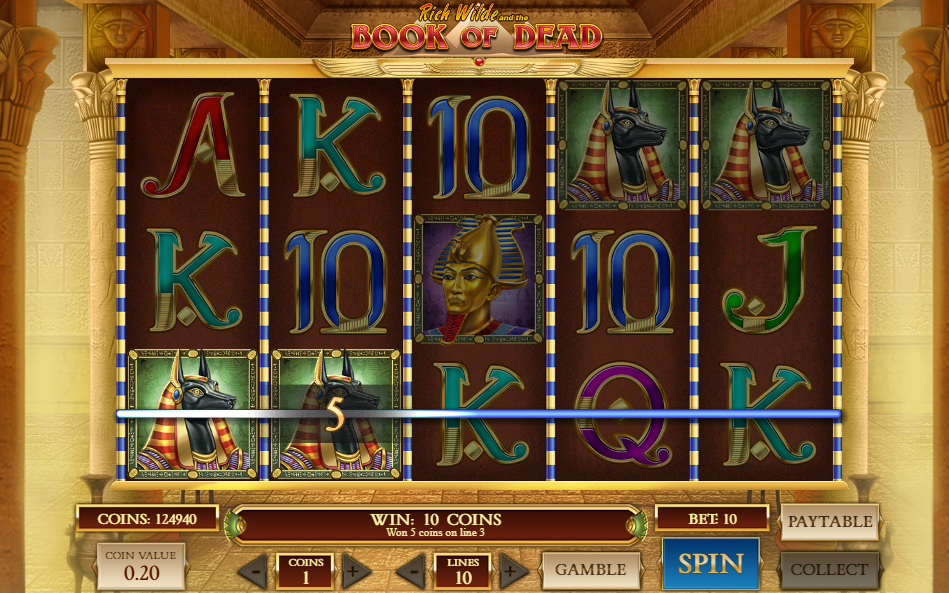This screenshot has height=593, width=949.
Task: Open the Paytable
Action: [829, 521]
